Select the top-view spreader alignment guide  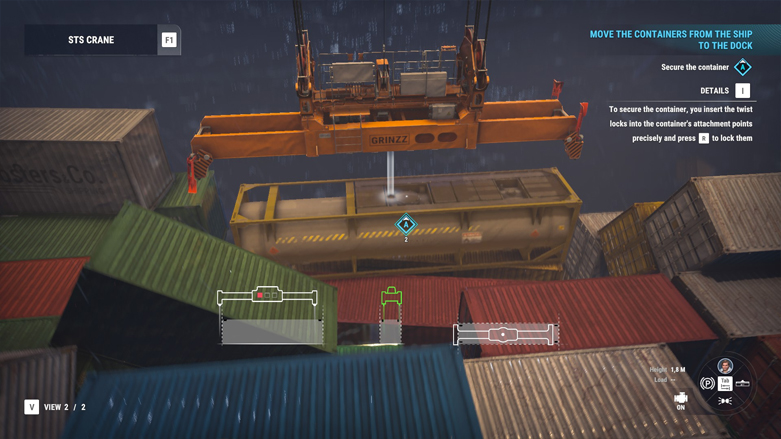coord(504,334)
